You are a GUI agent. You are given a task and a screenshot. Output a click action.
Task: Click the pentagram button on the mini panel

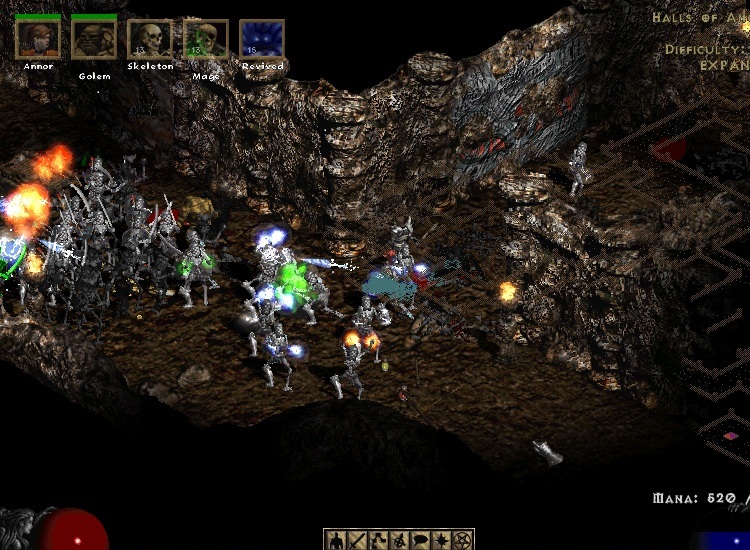pyautogui.click(x=461, y=540)
